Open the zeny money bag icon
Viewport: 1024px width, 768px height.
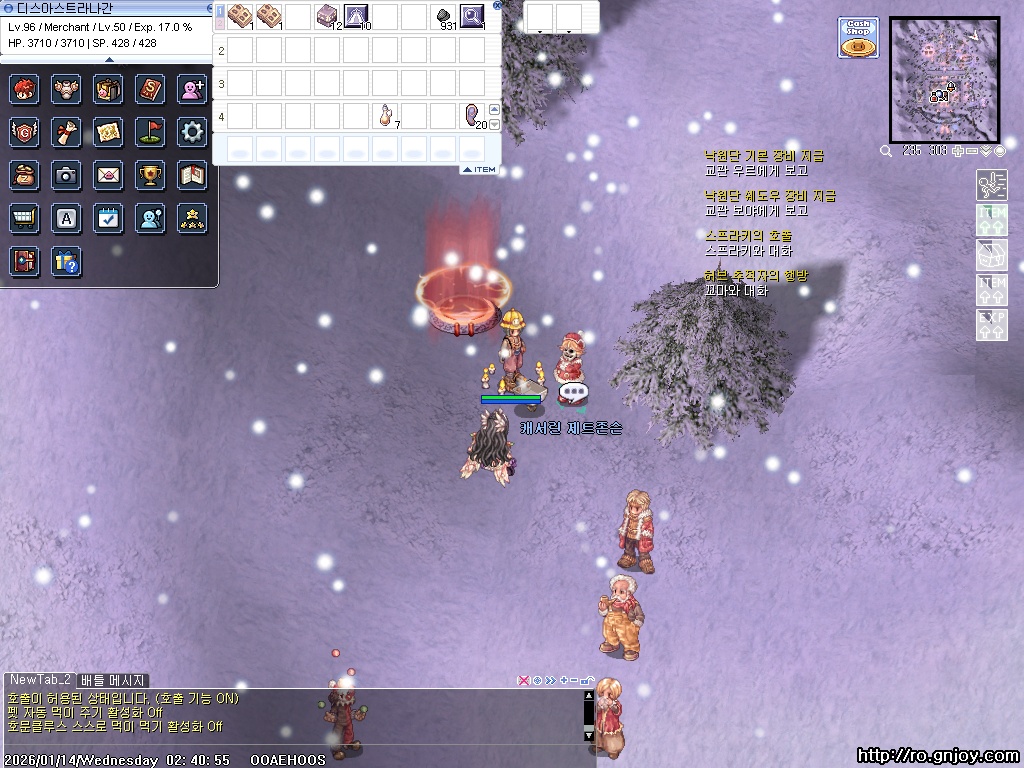coord(24,175)
